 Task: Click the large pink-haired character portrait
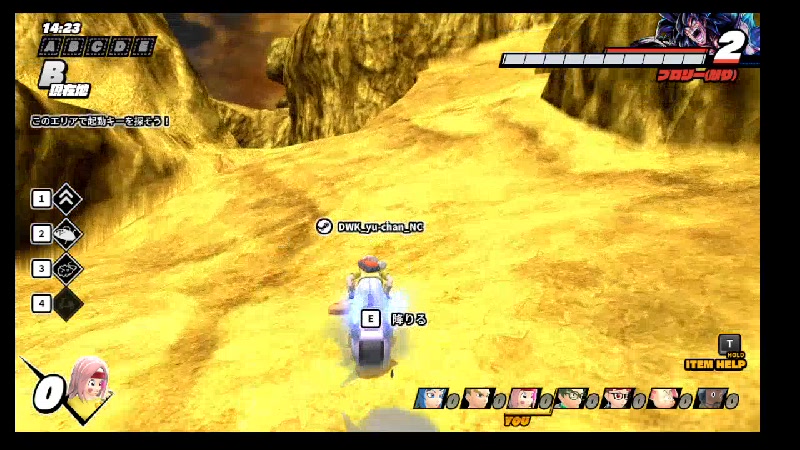(x=88, y=380)
